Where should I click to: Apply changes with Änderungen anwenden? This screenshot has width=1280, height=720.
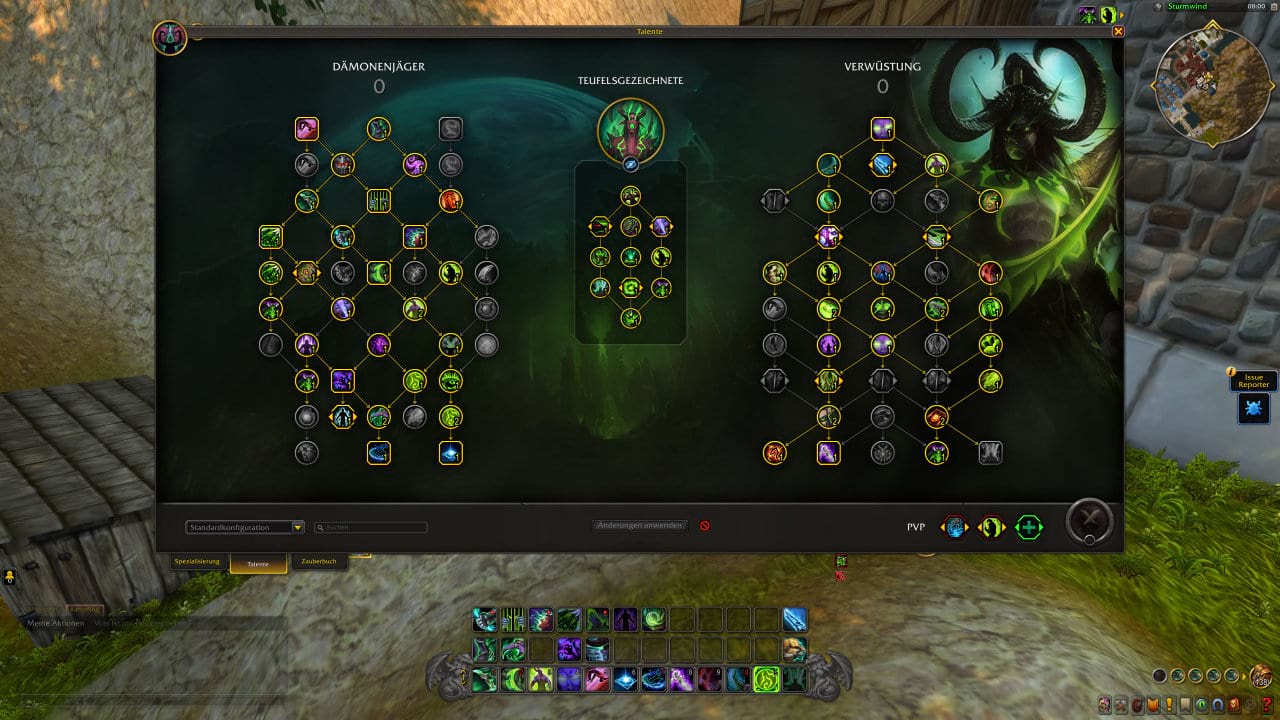(x=640, y=525)
